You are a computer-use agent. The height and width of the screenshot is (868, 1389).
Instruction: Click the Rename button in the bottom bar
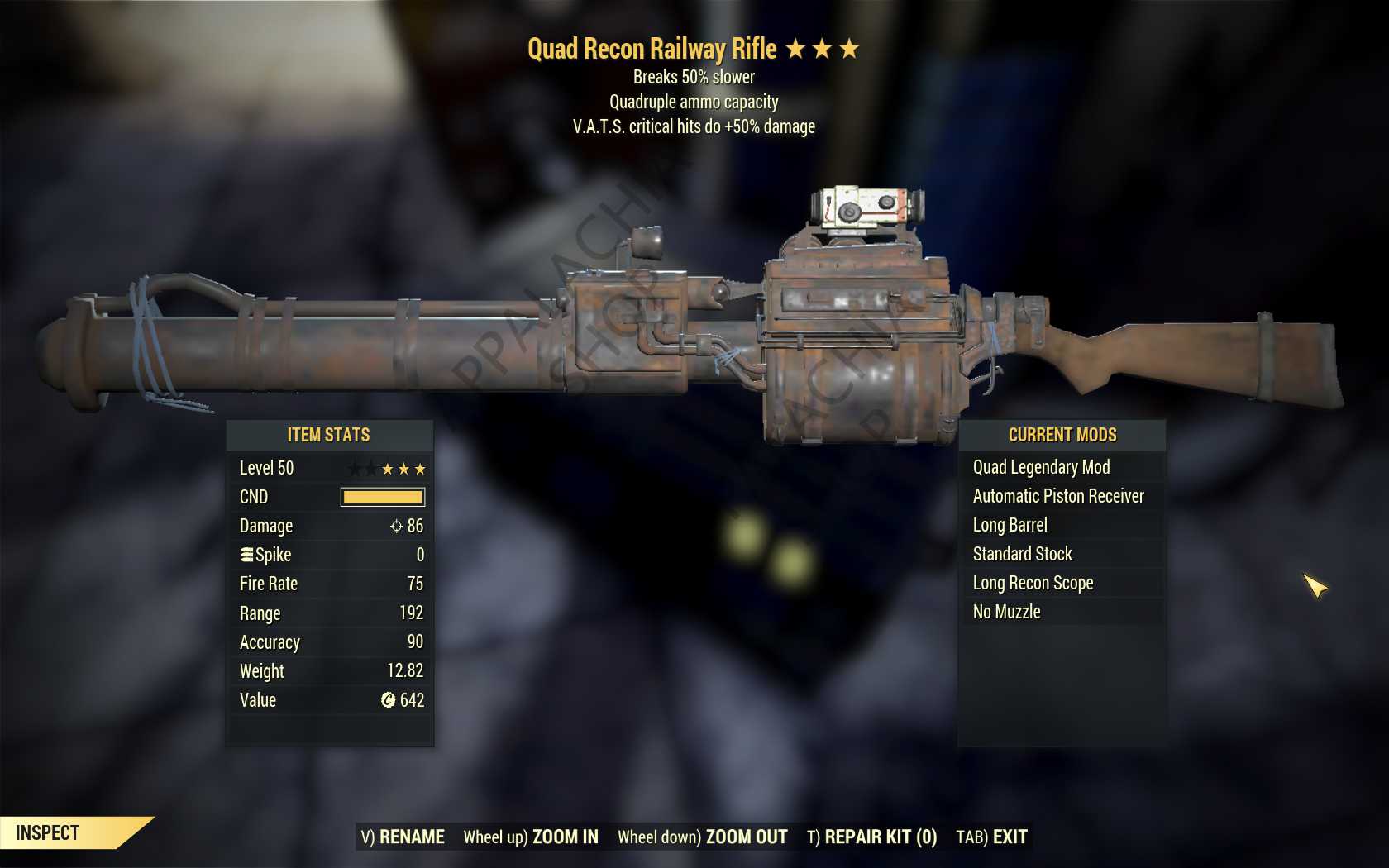point(403,837)
